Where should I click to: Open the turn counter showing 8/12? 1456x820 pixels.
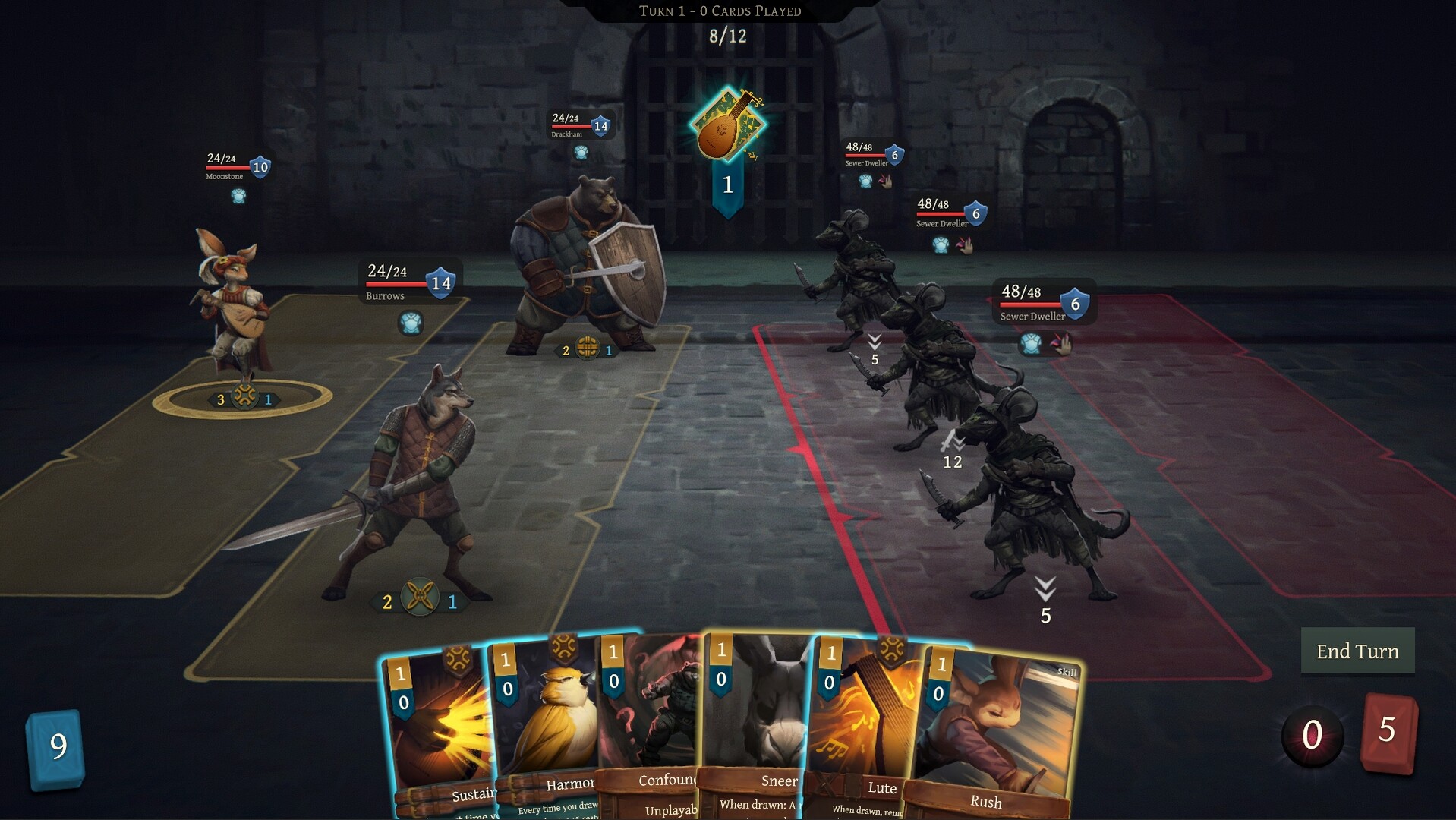coord(726,35)
